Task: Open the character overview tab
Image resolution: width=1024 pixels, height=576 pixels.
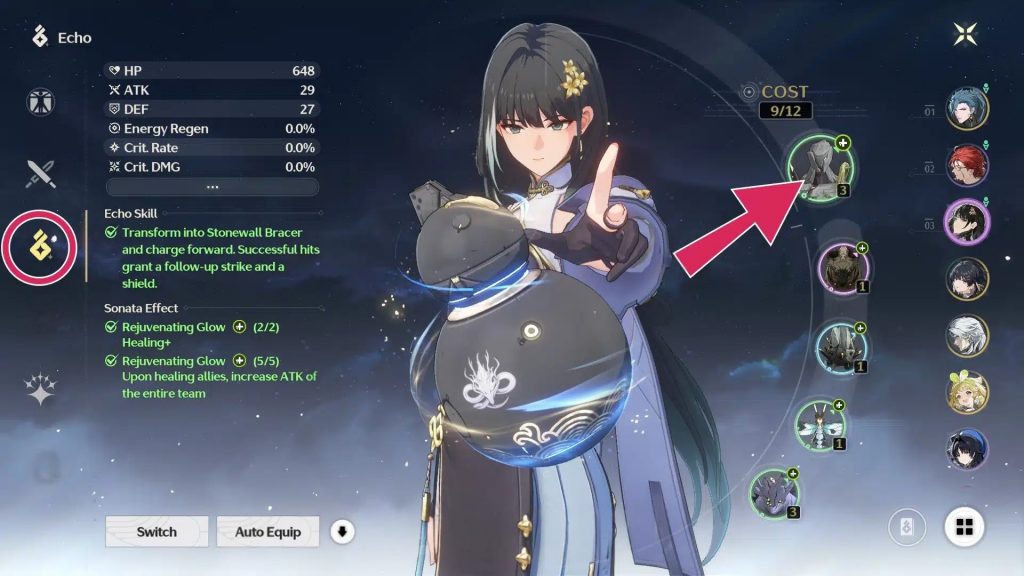Action: point(41,102)
